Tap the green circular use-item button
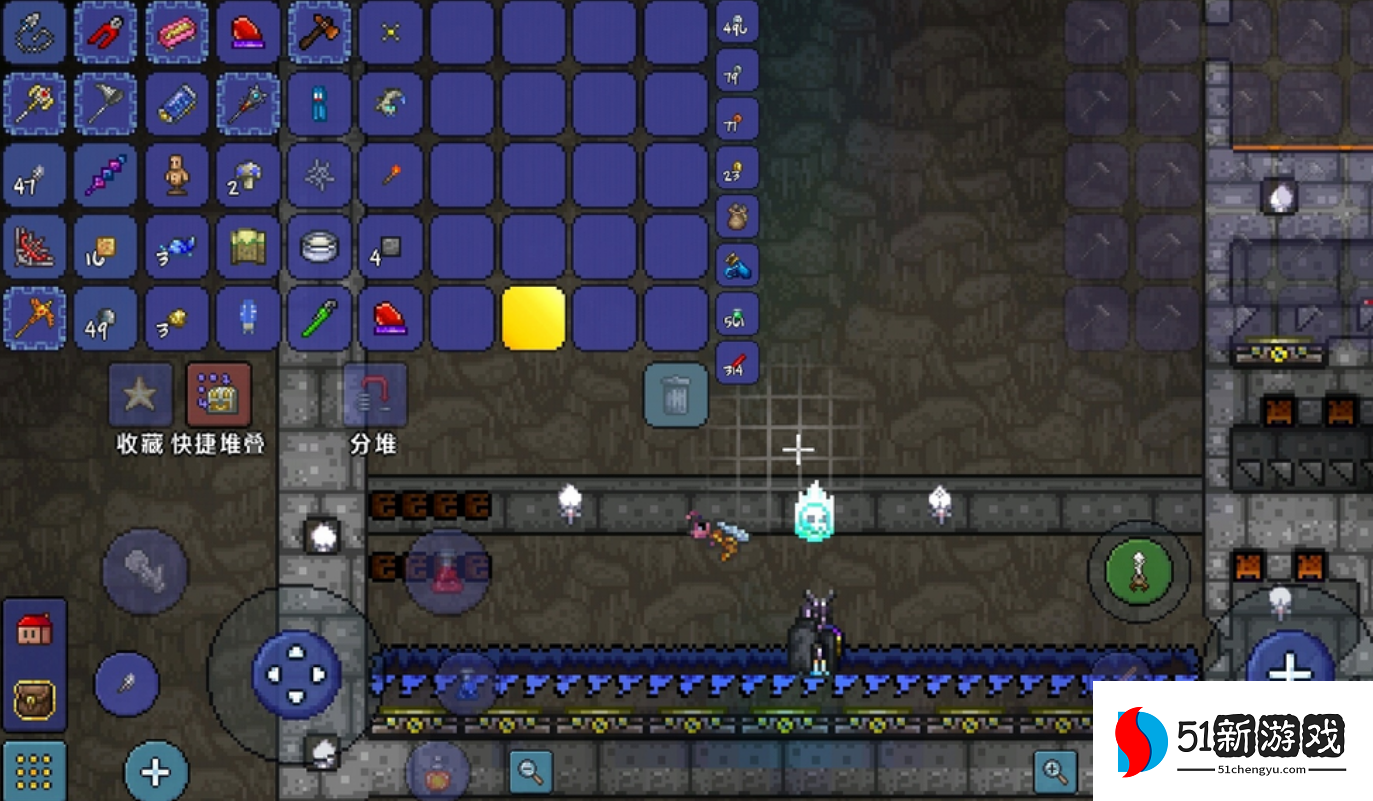 click(1139, 572)
